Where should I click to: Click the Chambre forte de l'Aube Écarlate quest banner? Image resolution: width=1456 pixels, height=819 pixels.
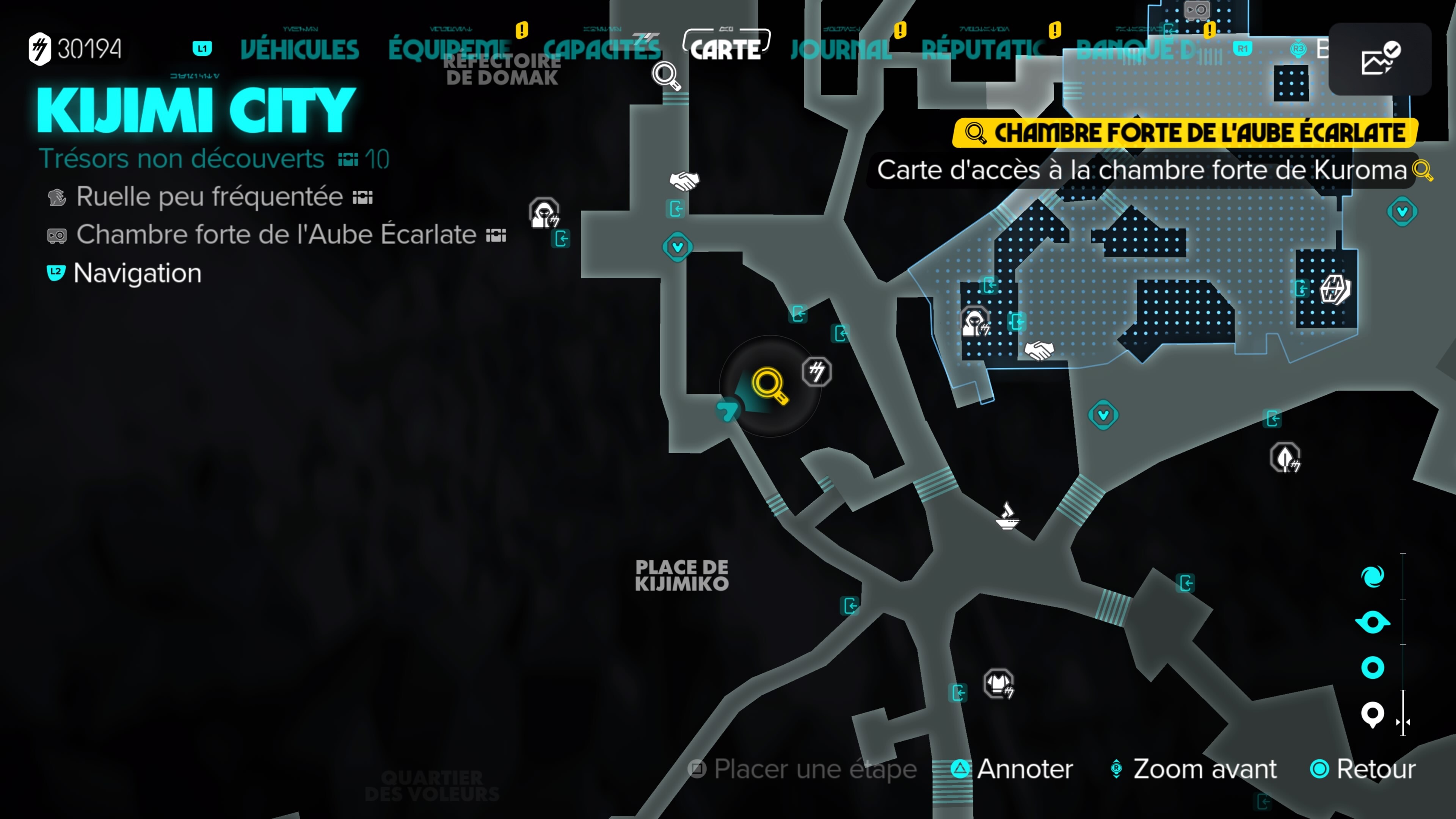(x=1185, y=133)
